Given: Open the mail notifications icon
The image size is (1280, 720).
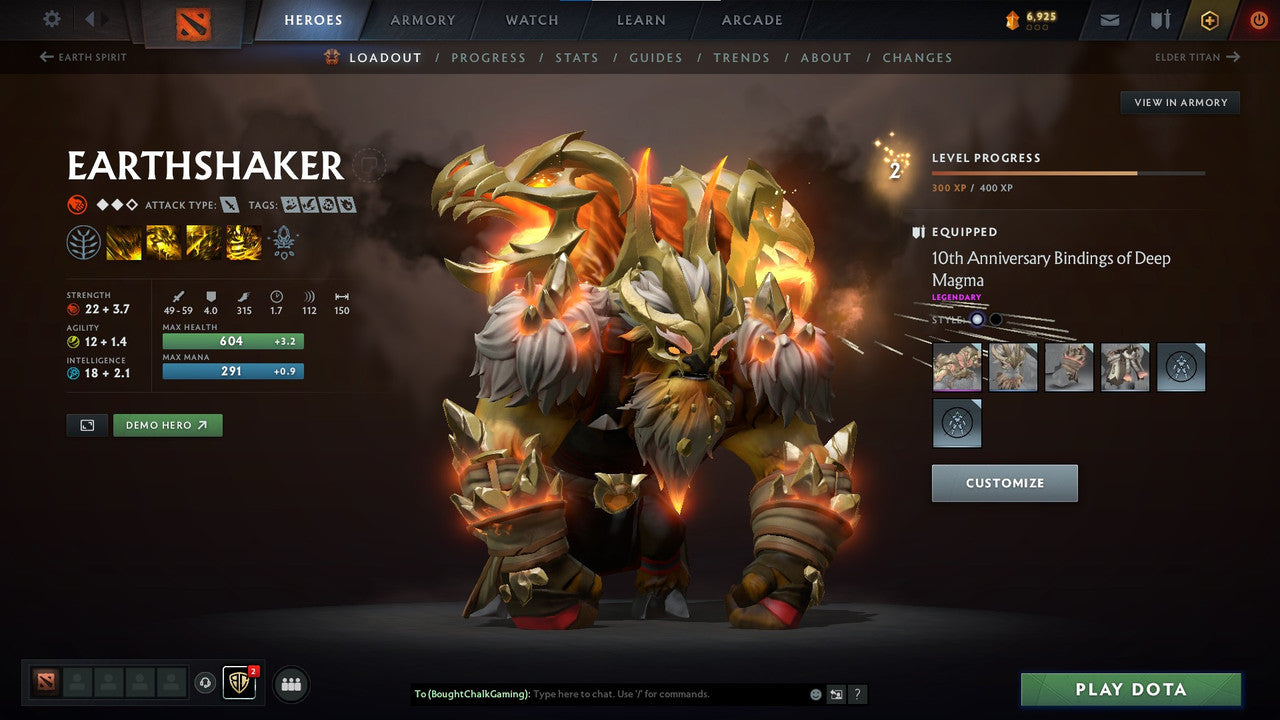Looking at the screenshot, I should (1108, 19).
